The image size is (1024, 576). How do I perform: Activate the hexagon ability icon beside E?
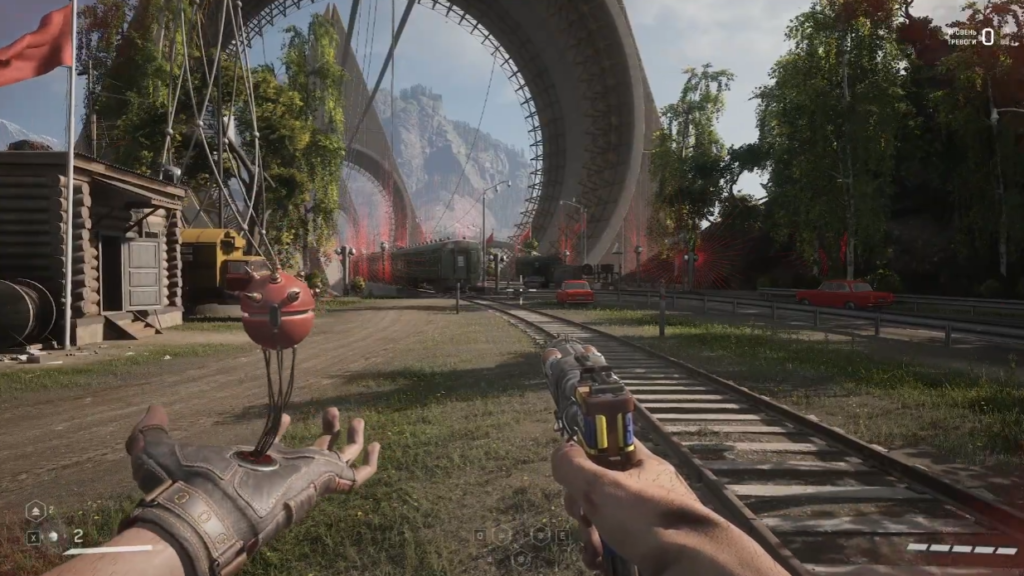pyautogui.click(x=541, y=535)
